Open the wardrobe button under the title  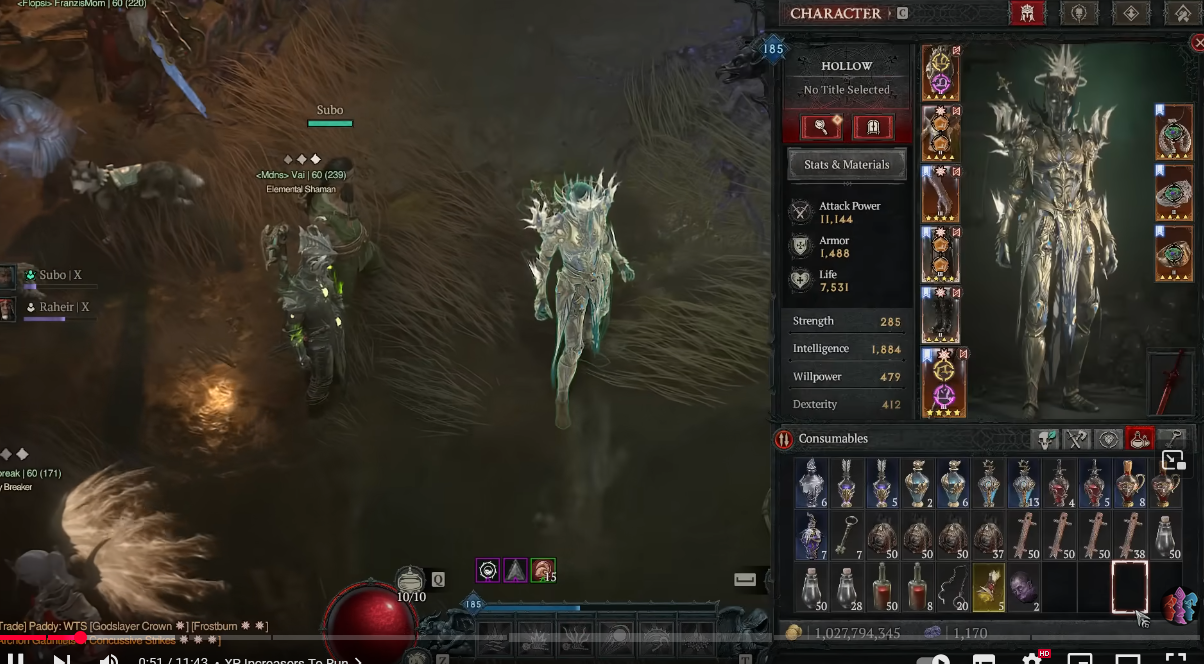[x=873, y=127]
